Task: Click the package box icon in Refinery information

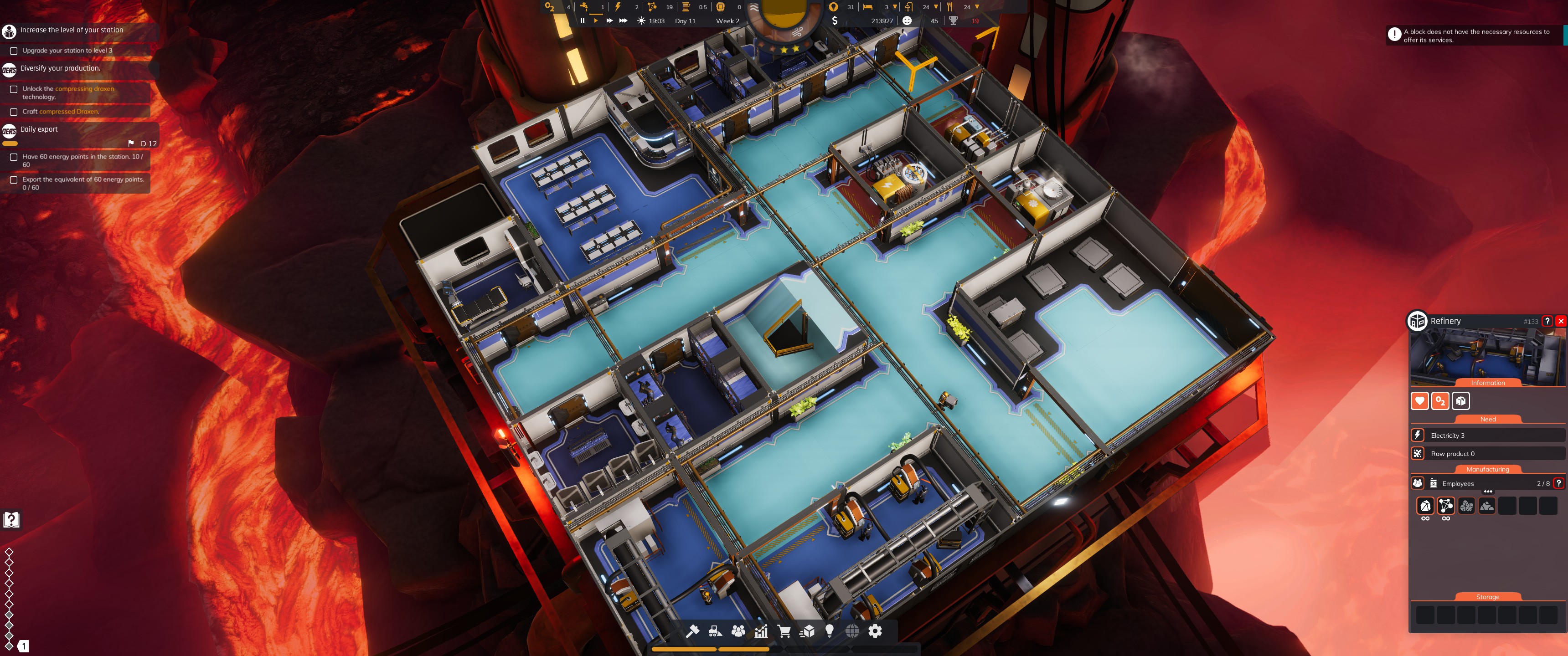Action: (1461, 401)
